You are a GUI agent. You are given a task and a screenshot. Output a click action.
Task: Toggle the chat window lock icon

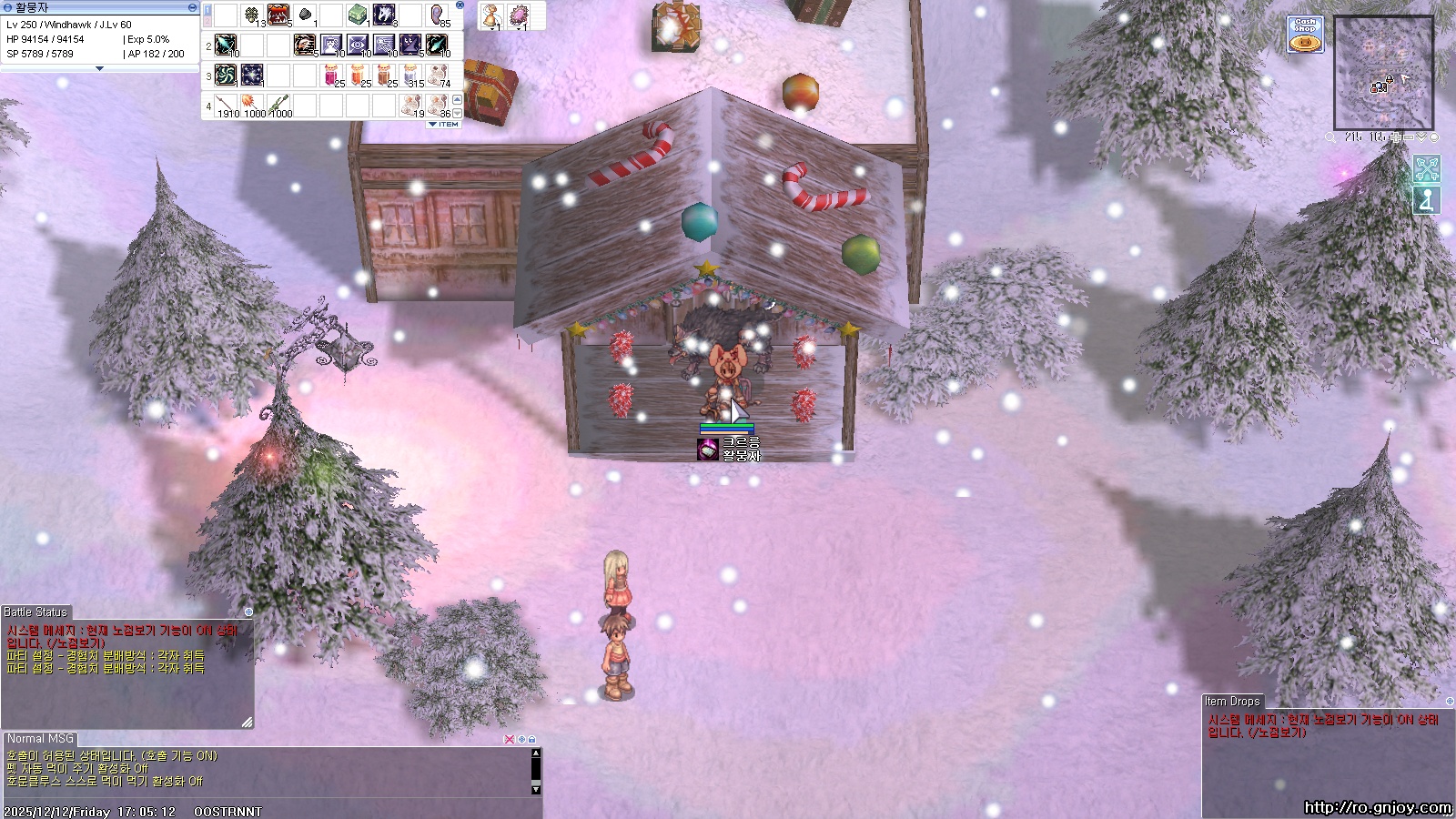point(532,740)
